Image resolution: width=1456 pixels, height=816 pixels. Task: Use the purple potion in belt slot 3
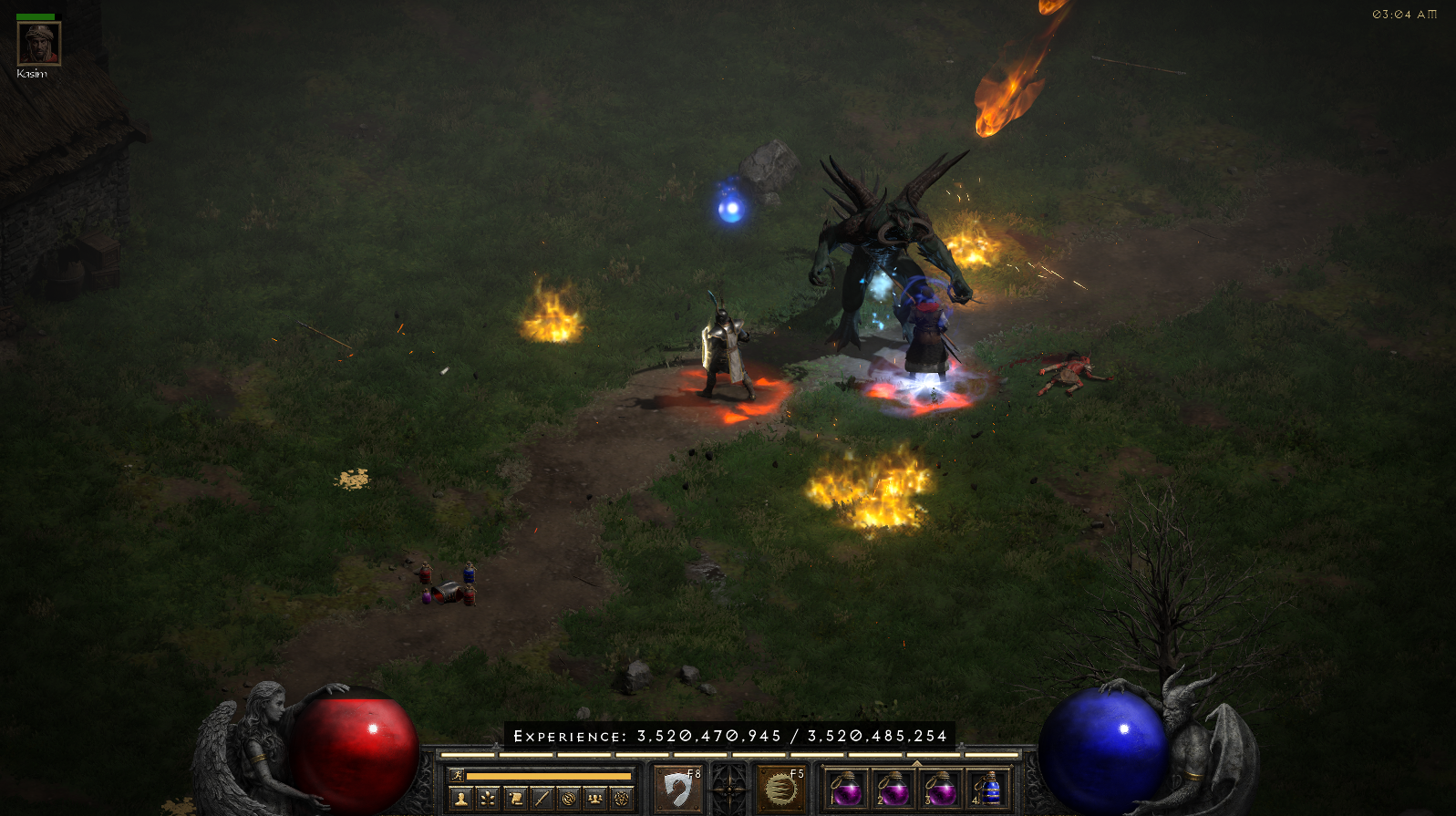tap(941, 789)
